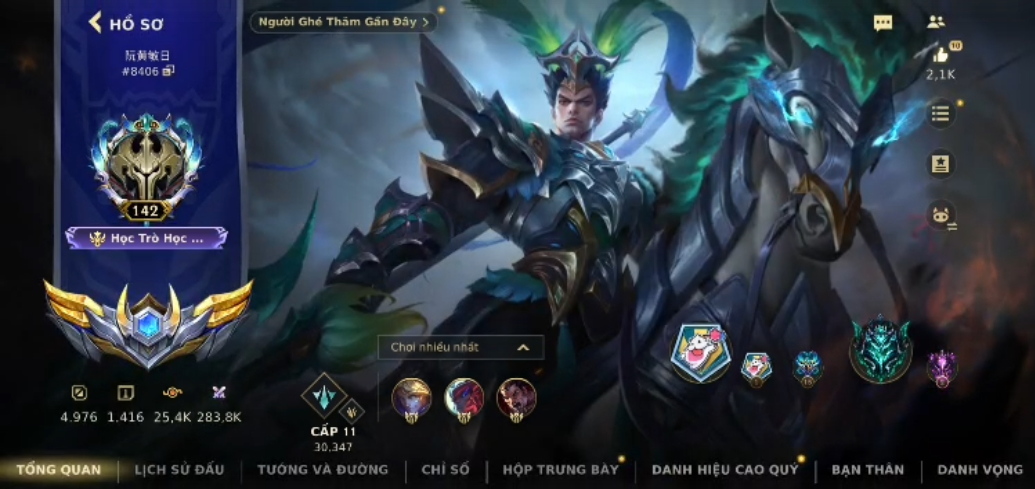The image size is (1035, 489).
Task: Open Người Ghé Thăm Gần Đây visitors list
Action: [x=343, y=22]
